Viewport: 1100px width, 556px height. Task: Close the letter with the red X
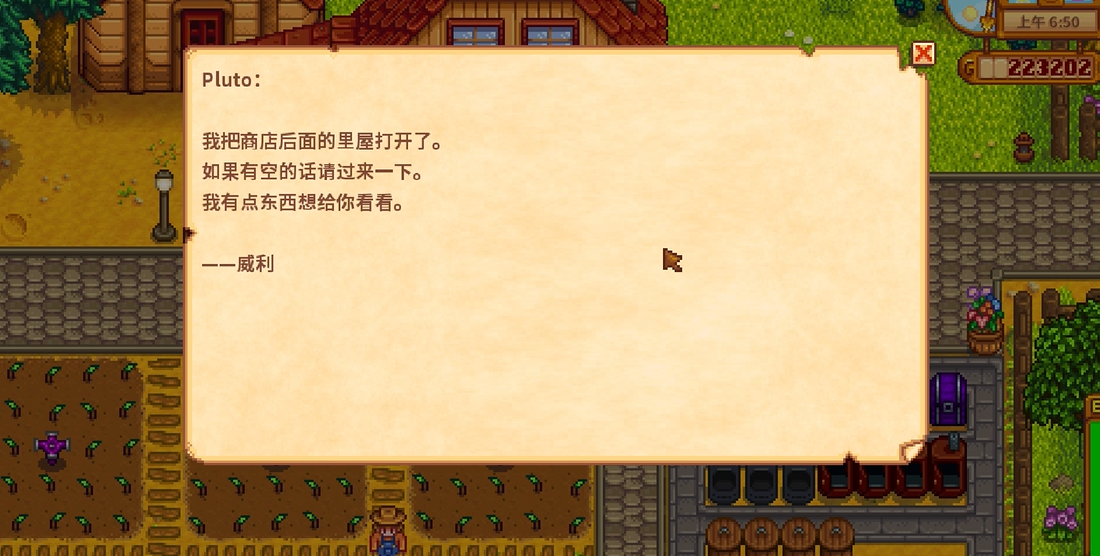(923, 53)
